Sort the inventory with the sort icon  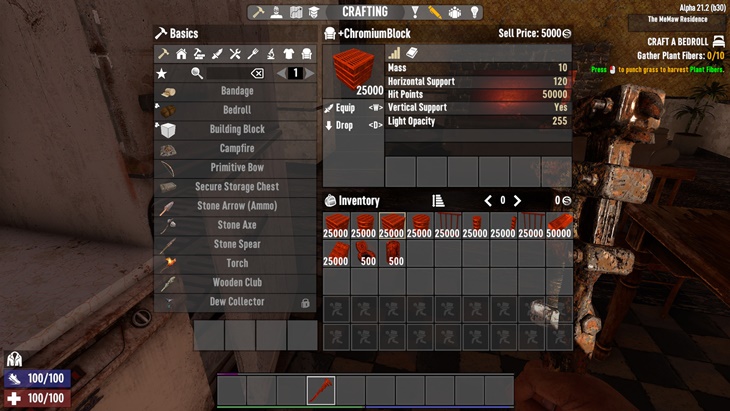(x=438, y=201)
